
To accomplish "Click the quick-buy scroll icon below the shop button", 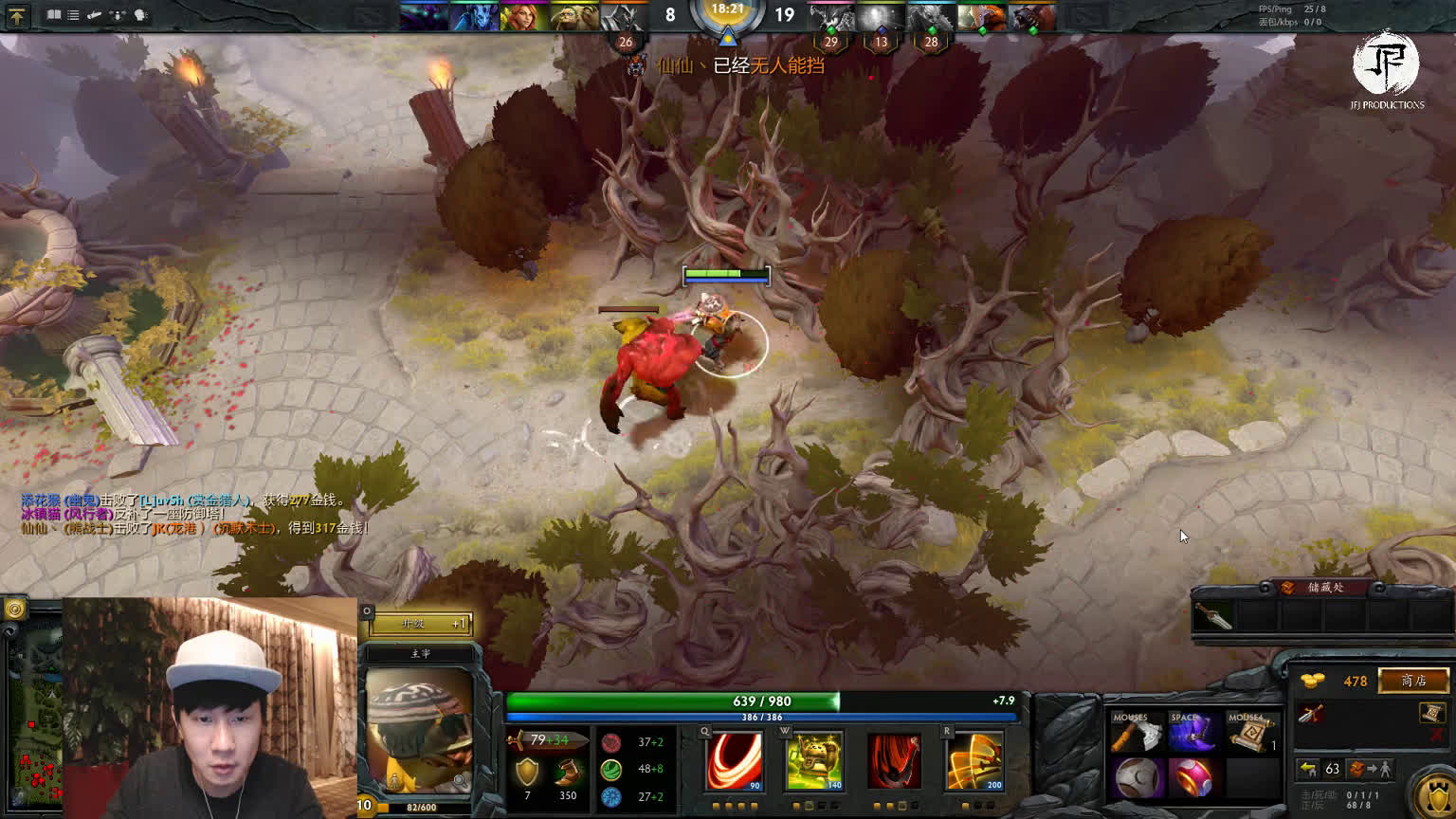I will point(1430,713).
